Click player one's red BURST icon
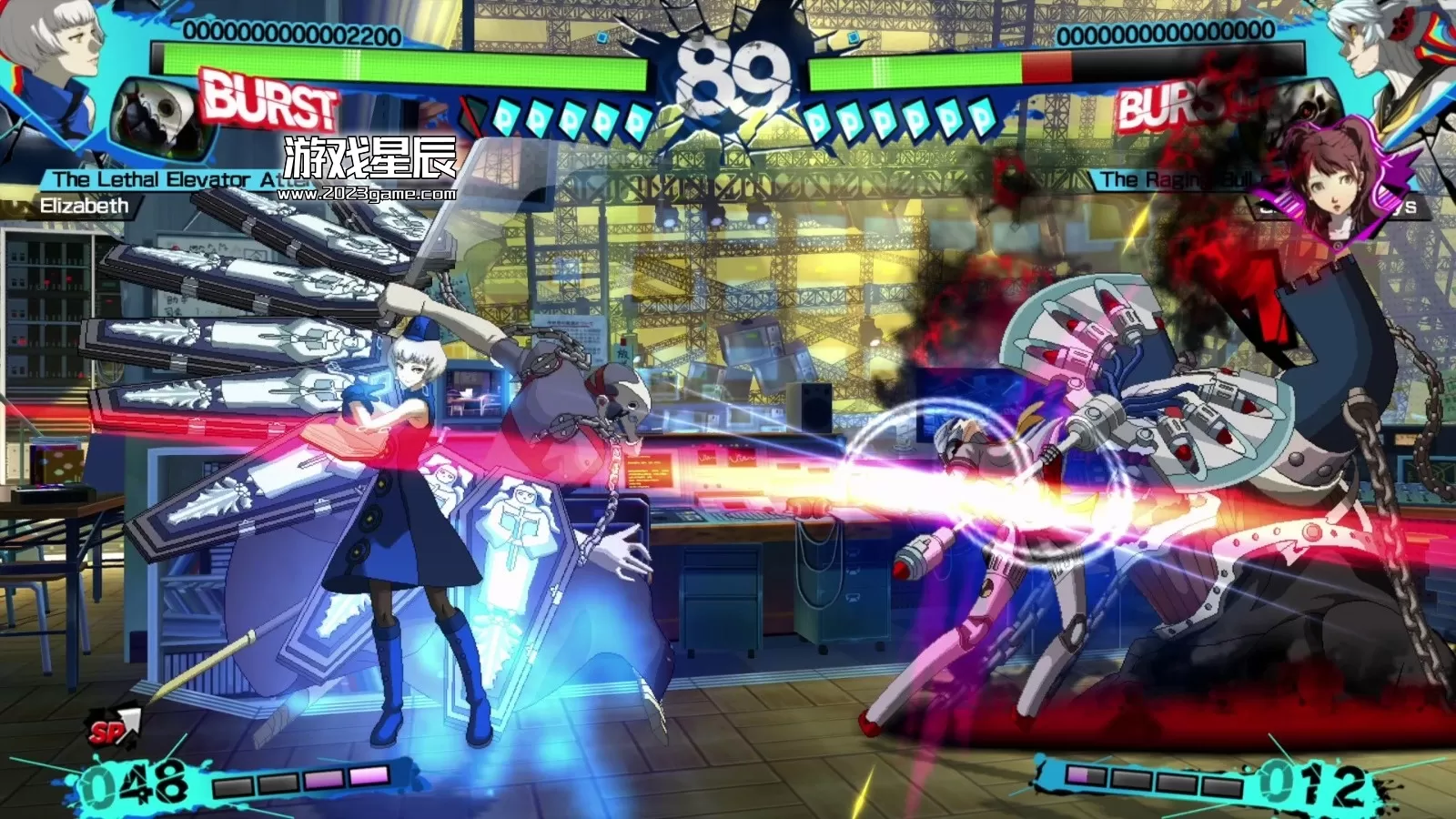This screenshot has width=1456, height=819. coord(268,100)
